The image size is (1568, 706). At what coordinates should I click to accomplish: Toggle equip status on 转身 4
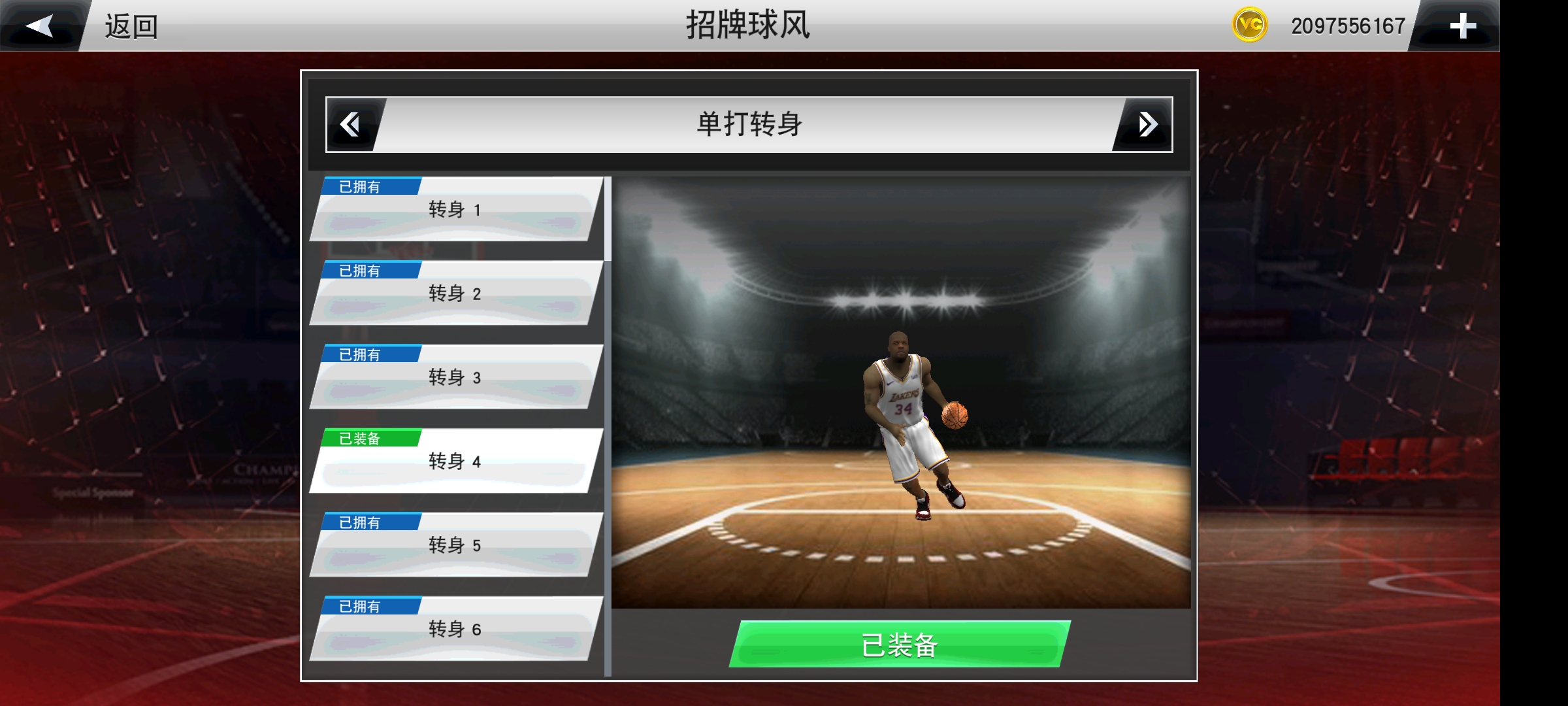[x=455, y=462]
